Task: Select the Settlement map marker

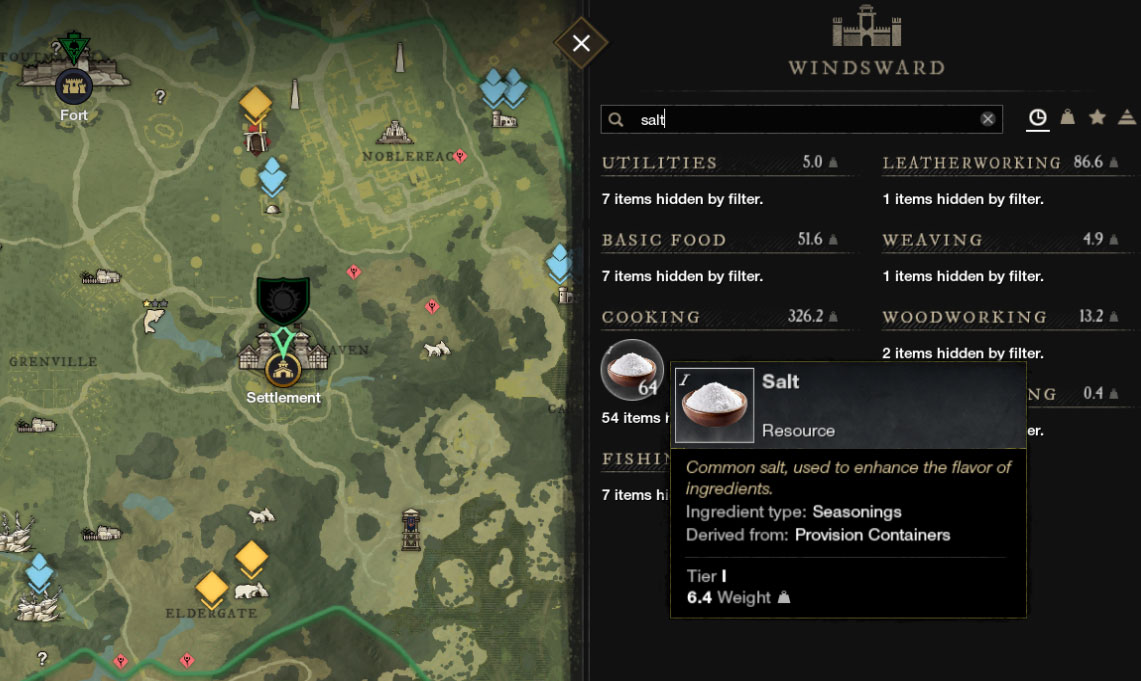Action: tap(284, 372)
